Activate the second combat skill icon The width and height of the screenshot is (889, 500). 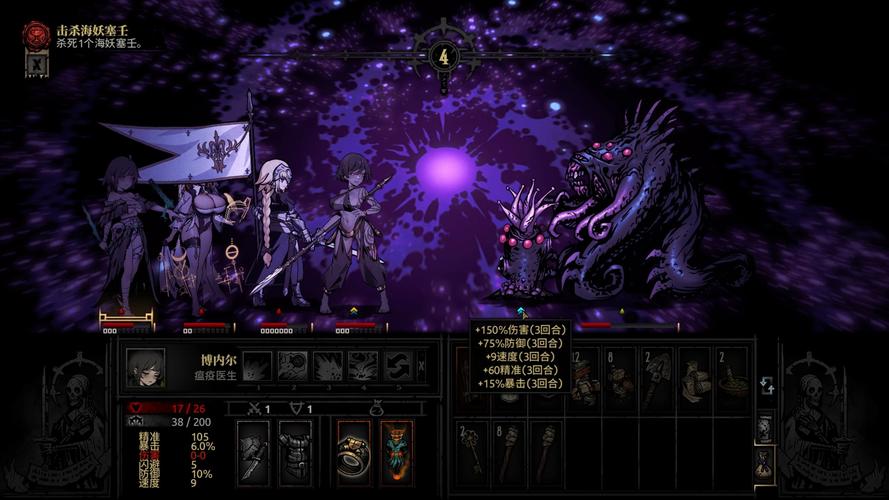pyautogui.click(x=293, y=366)
